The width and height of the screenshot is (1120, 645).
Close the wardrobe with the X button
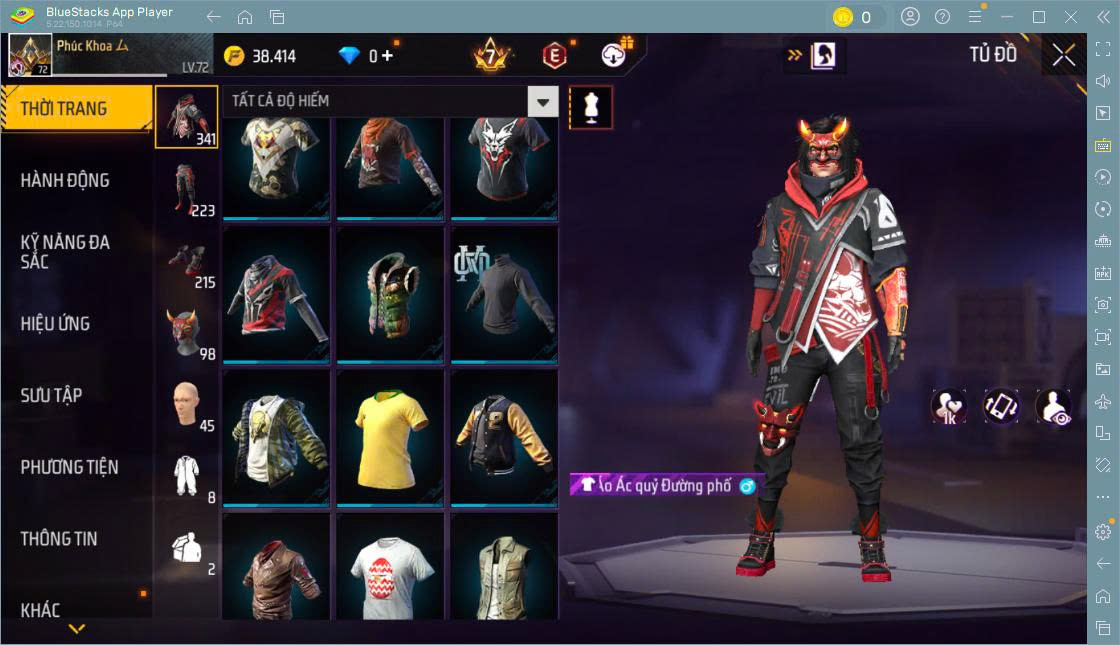tap(1063, 56)
